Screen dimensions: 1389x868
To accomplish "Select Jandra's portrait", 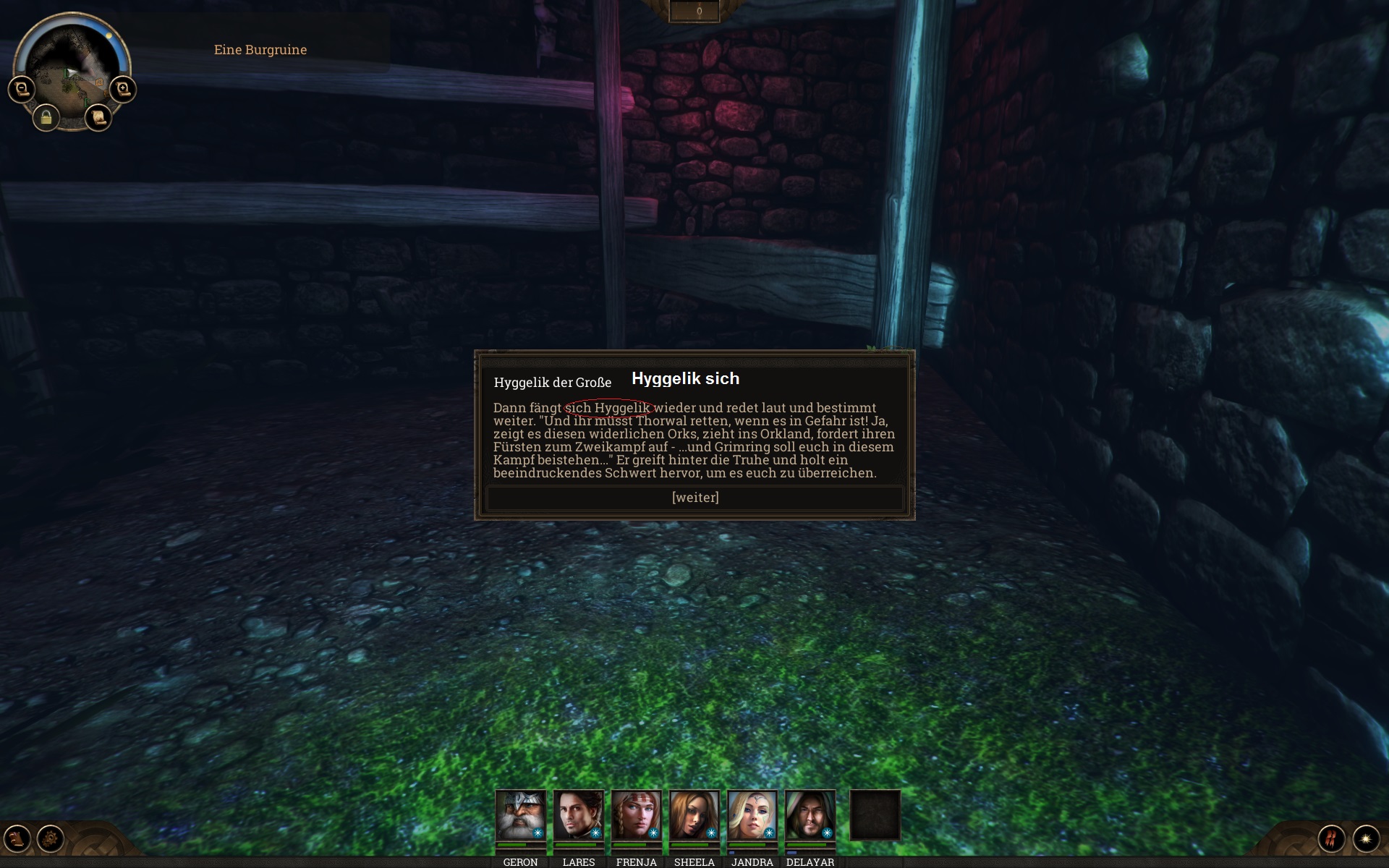I will [x=752, y=815].
